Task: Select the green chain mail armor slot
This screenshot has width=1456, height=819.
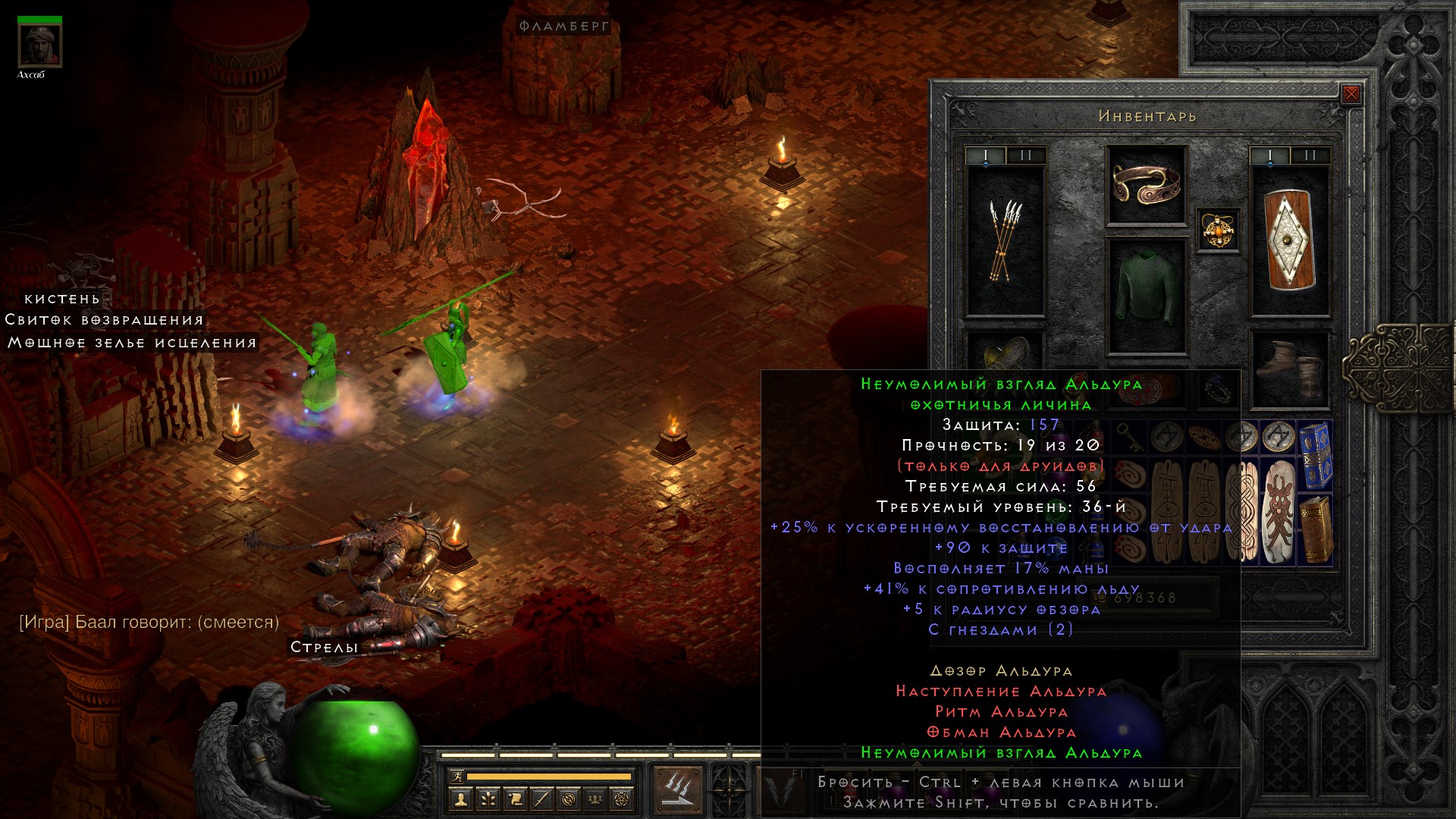Action: tap(1146, 296)
